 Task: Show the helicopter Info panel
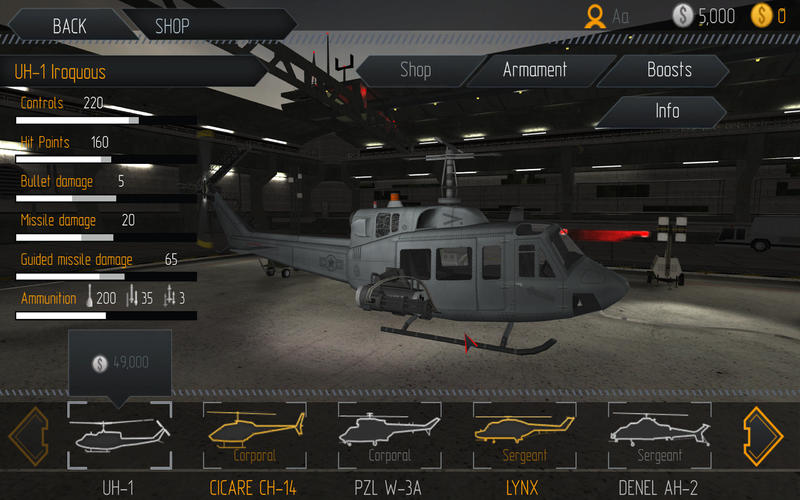tap(667, 111)
